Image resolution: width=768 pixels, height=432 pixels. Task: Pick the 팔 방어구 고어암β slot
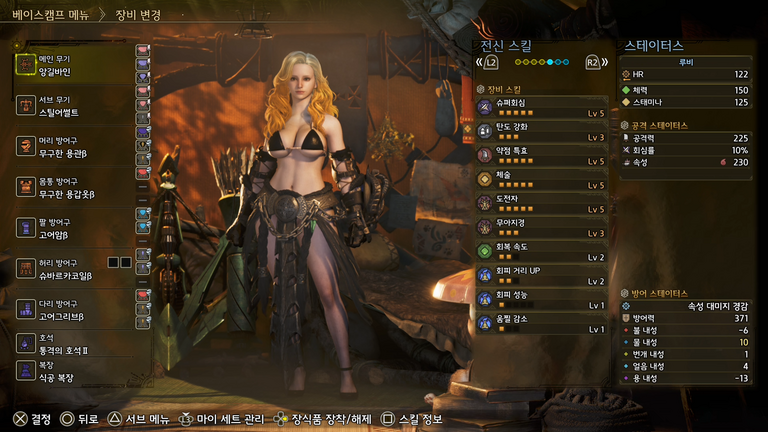70,228
